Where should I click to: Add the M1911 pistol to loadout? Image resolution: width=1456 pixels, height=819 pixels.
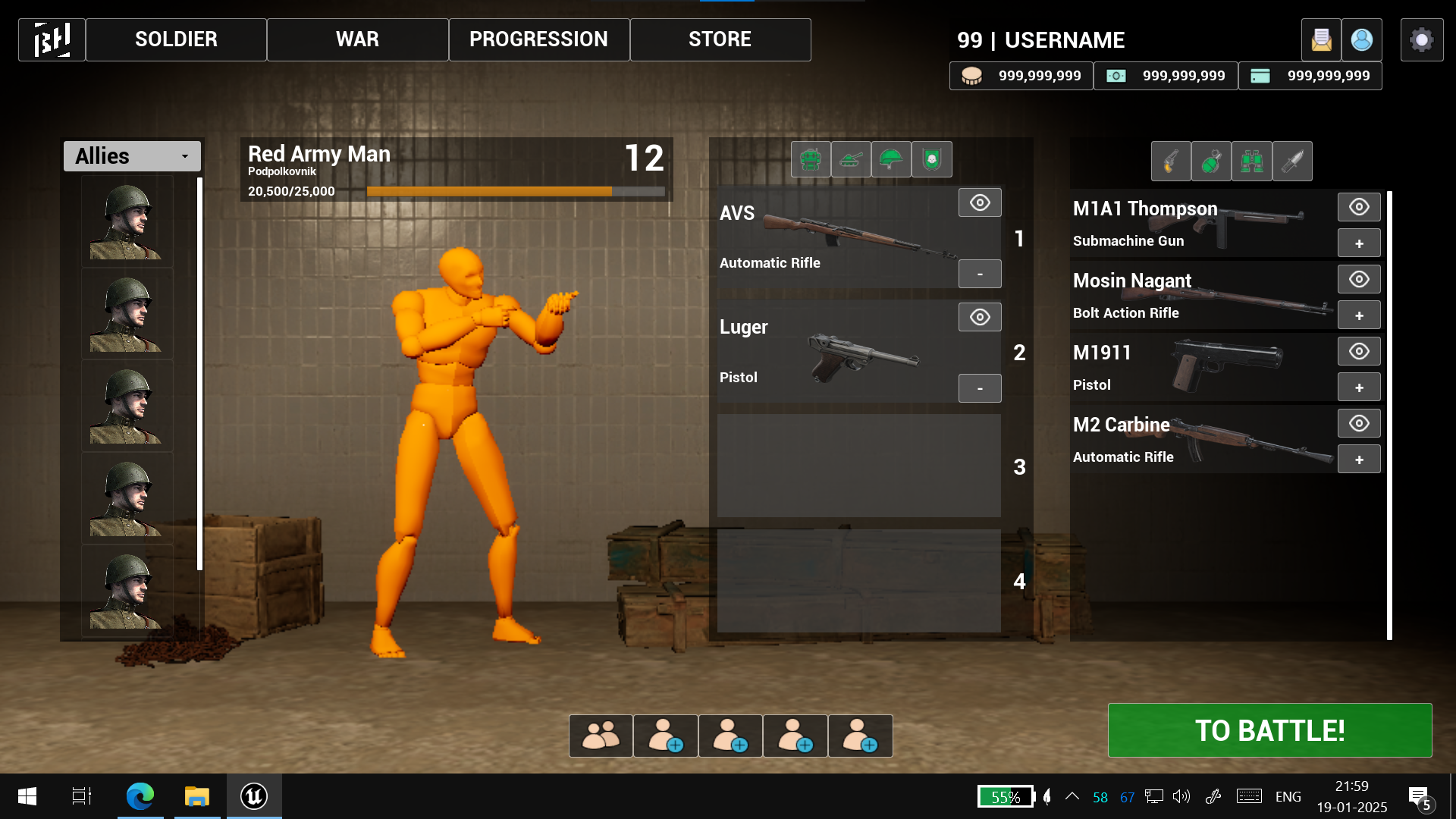[x=1359, y=388]
